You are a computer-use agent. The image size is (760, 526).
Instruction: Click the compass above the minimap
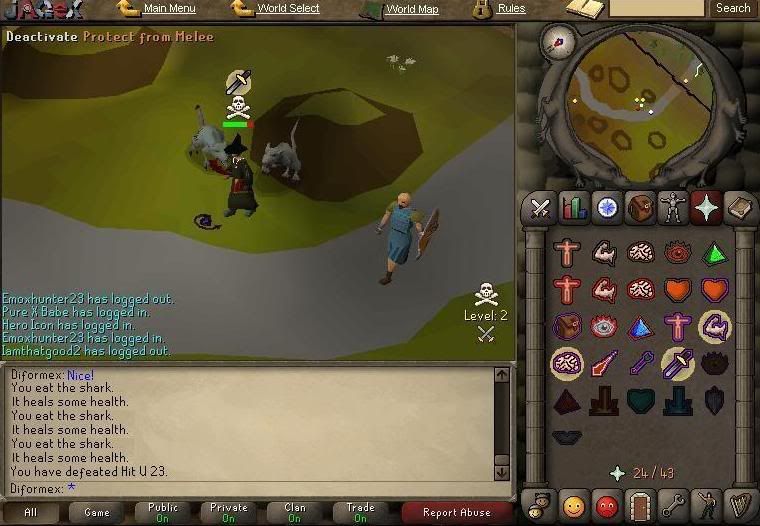pyautogui.click(x=556, y=41)
